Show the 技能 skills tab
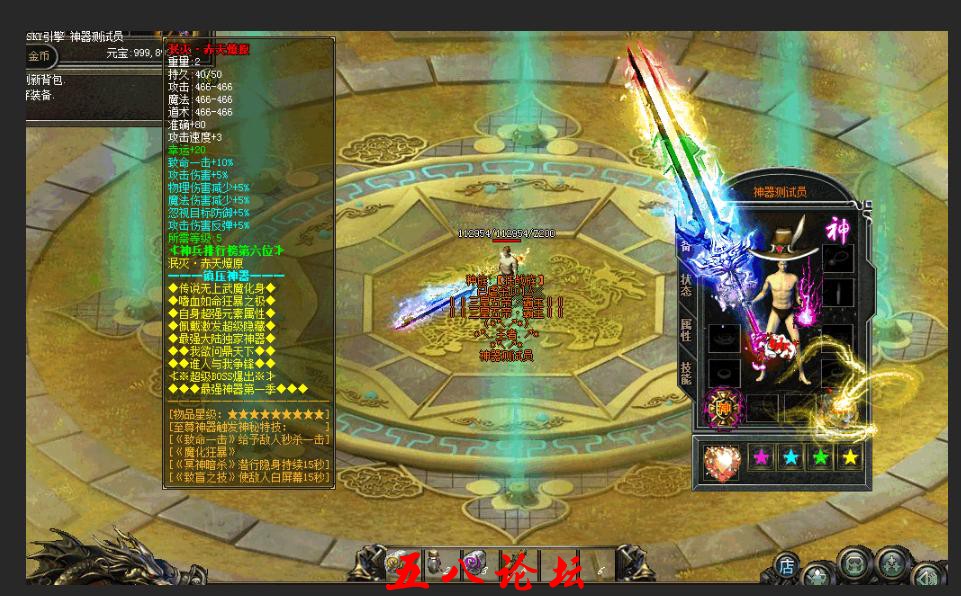961x596 pixels. [x=686, y=373]
